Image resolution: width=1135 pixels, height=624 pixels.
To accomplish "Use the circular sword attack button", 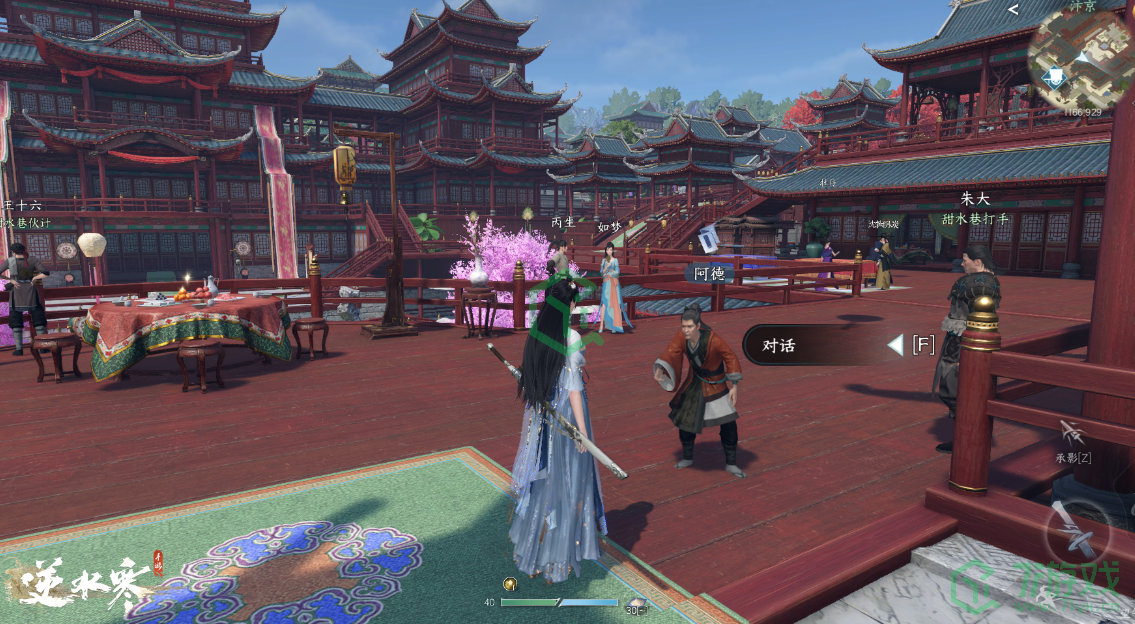I will click(x=1078, y=529).
